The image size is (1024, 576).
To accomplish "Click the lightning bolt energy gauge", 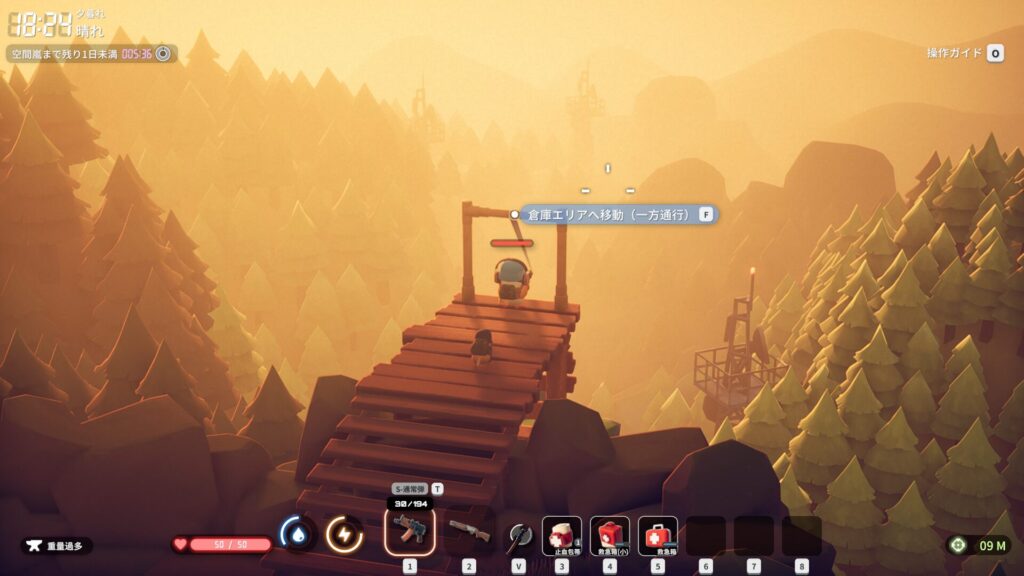I will (344, 534).
